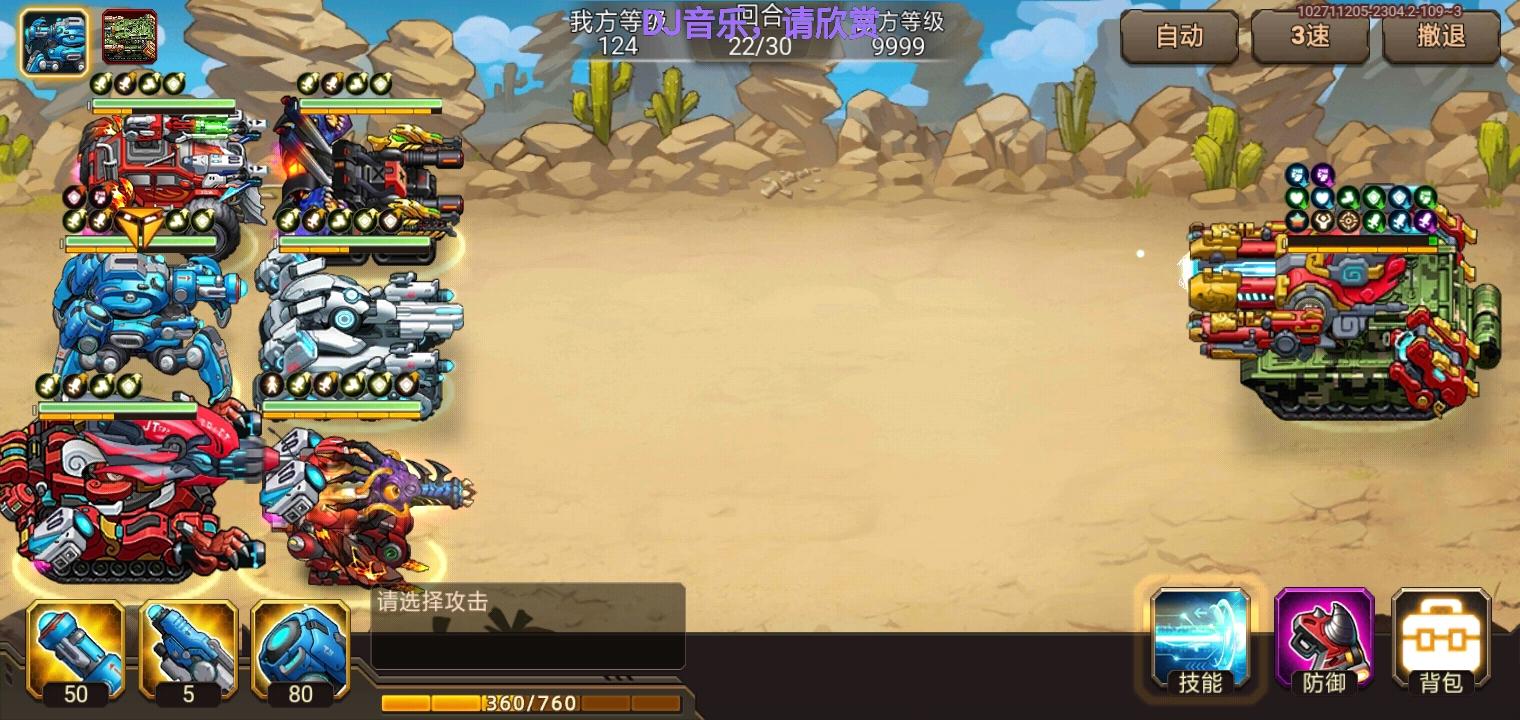Open the 背包 backpack
This screenshot has height=720, width=1520.
click(x=1440, y=640)
